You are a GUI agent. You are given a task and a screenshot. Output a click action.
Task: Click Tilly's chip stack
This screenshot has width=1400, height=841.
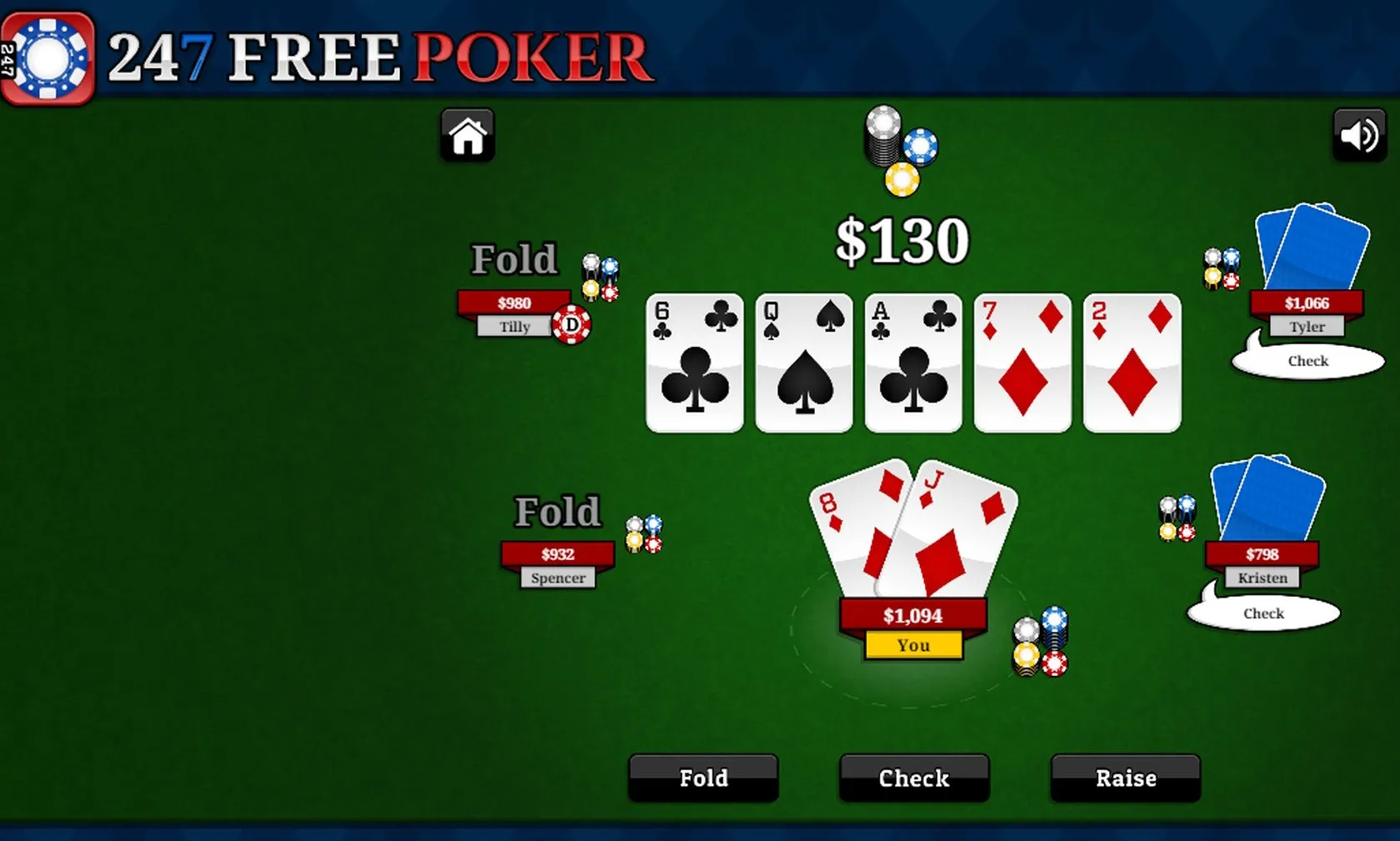pyautogui.click(x=598, y=275)
